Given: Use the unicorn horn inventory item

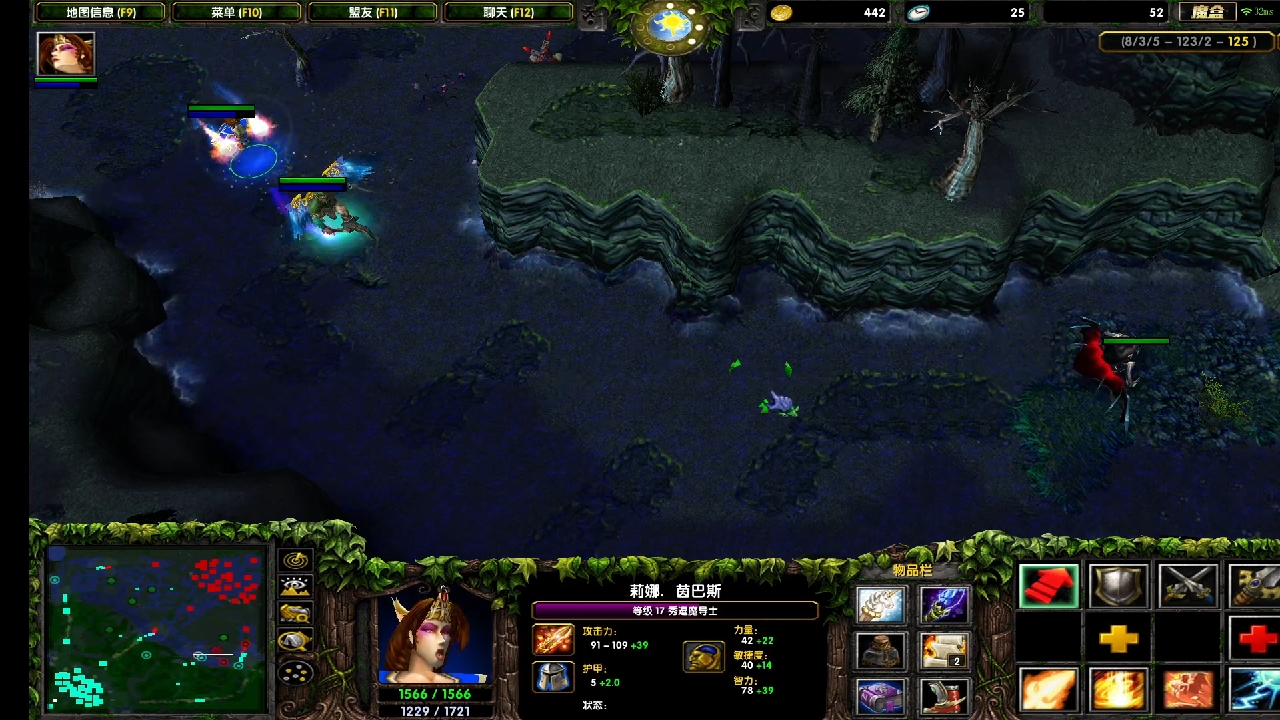Looking at the screenshot, I should (881, 605).
